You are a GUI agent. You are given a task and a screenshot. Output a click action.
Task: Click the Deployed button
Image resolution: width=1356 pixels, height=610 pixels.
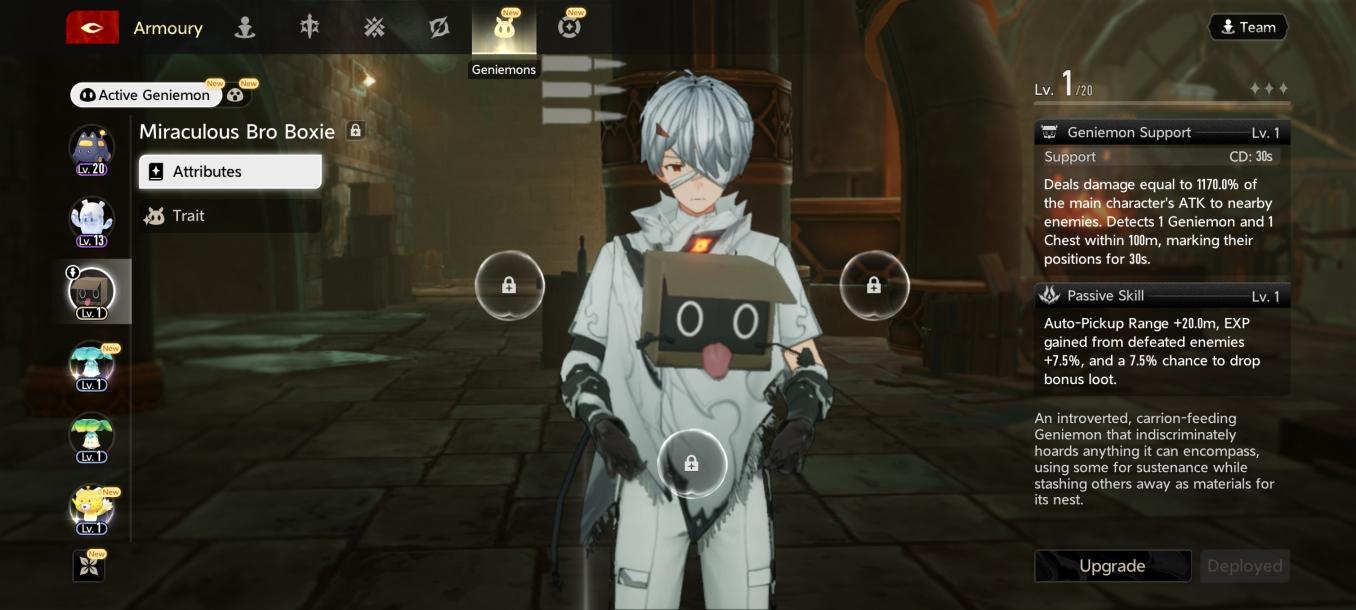pyautogui.click(x=1244, y=566)
